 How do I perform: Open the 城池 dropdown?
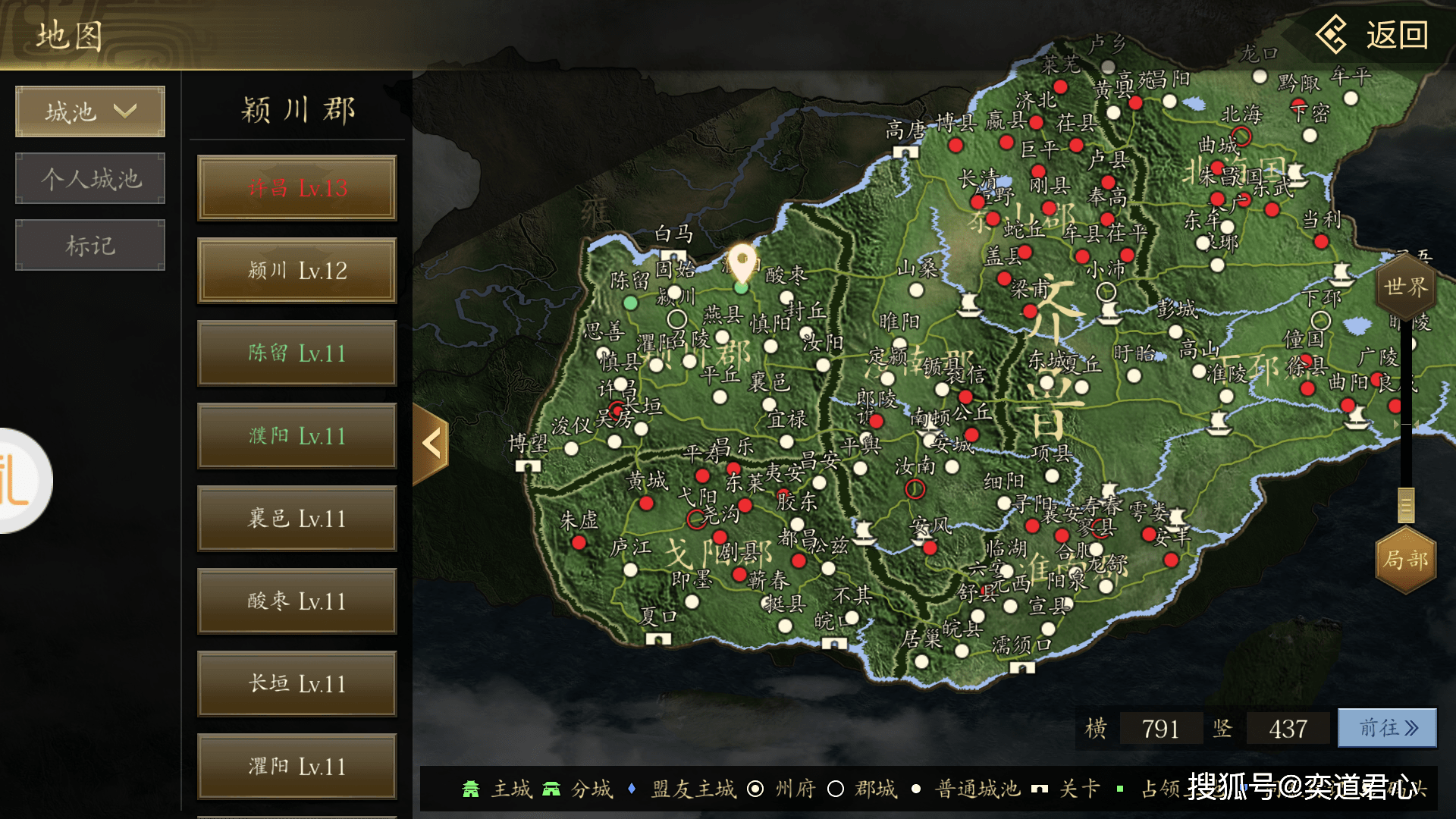pyautogui.click(x=90, y=112)
